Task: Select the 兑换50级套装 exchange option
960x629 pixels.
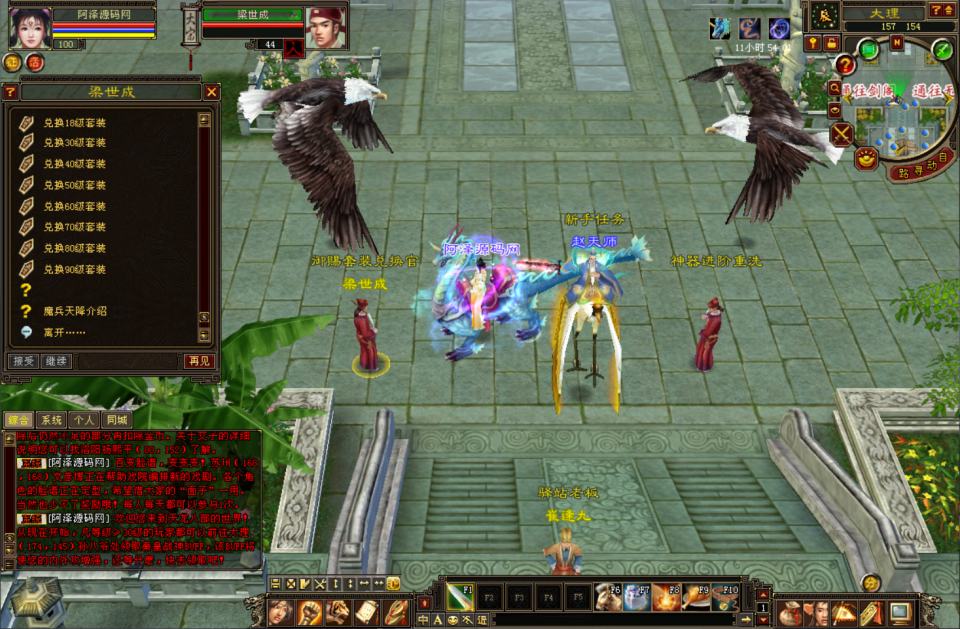Action: 75,185
